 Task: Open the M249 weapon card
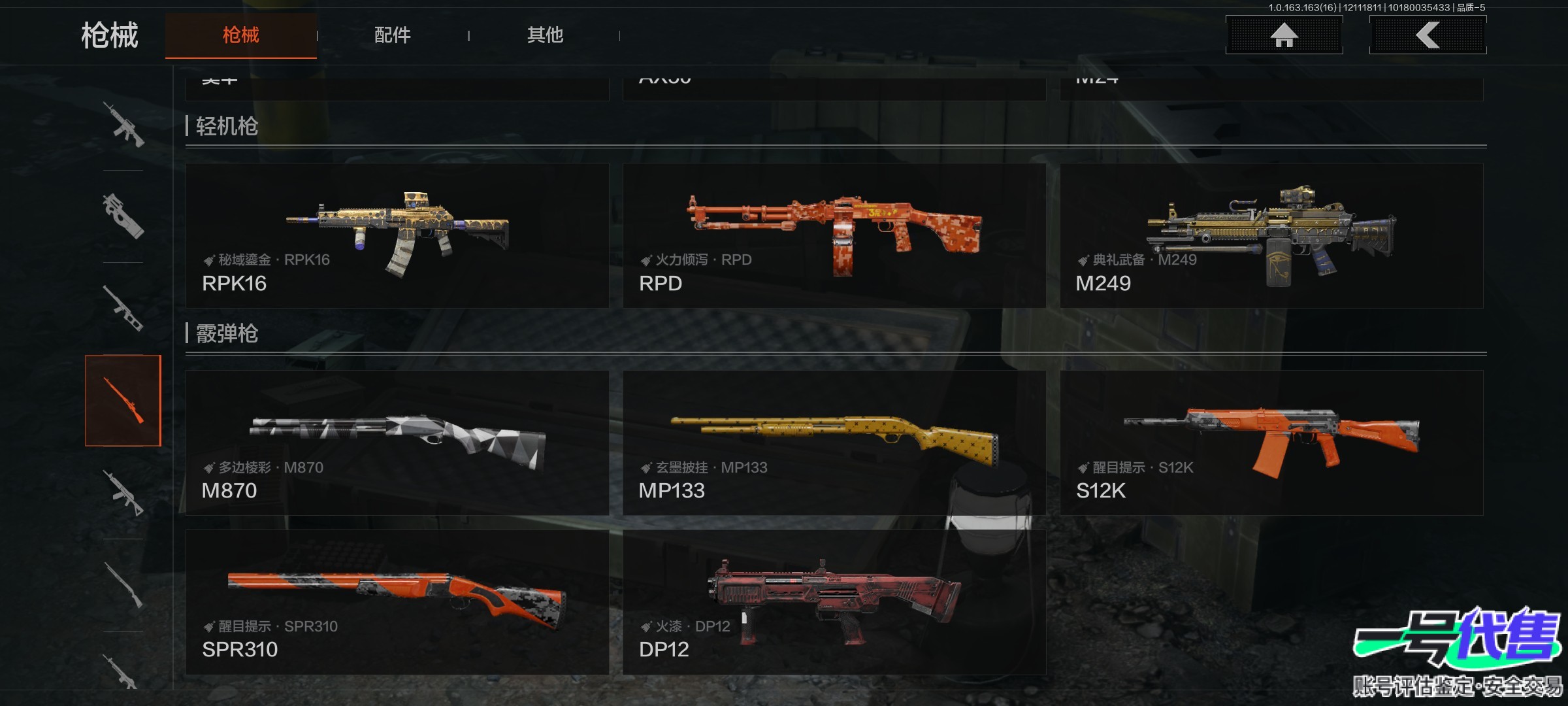point(1271,235)
